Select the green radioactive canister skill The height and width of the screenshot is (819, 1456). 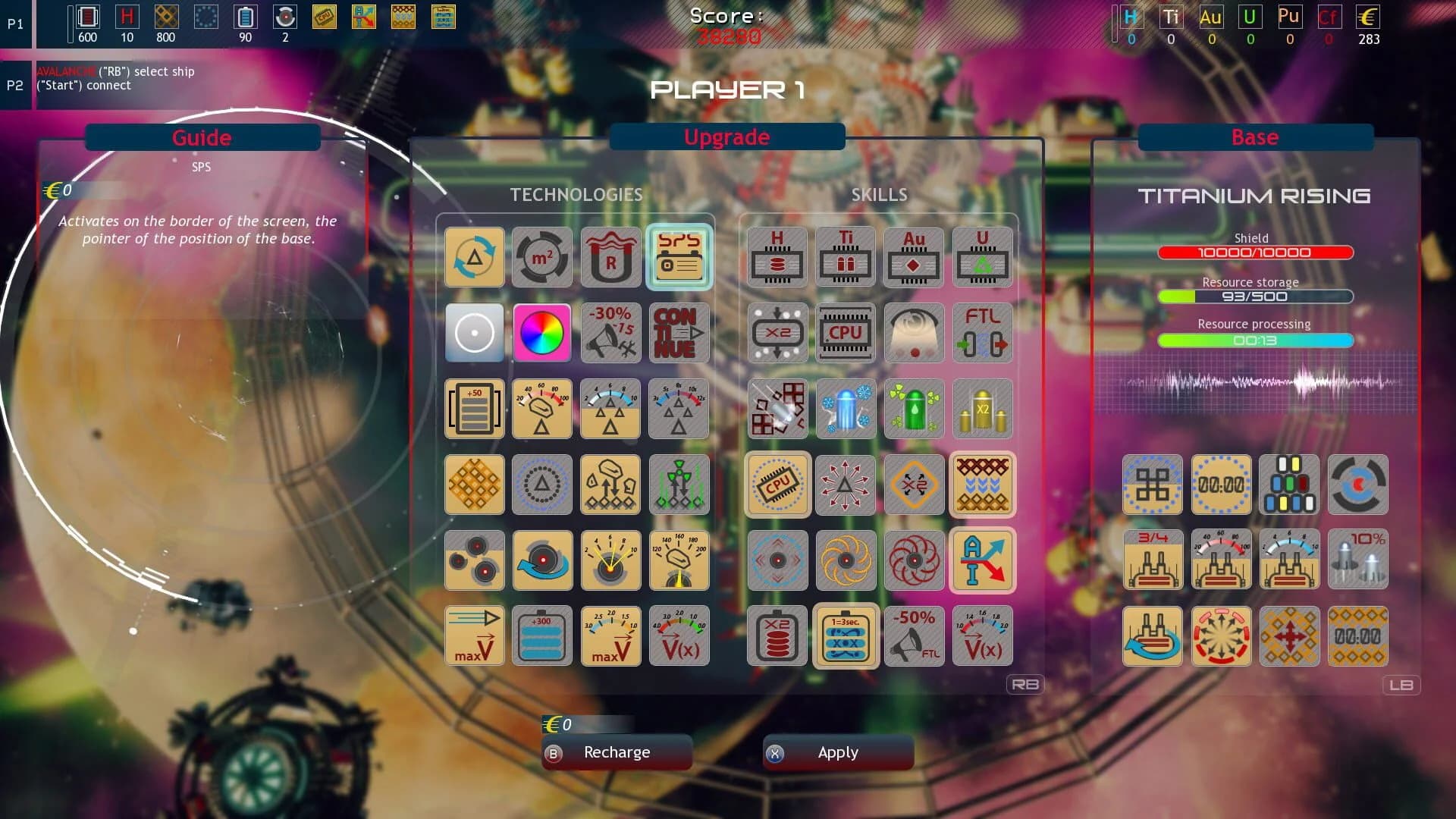click(914, 409)
